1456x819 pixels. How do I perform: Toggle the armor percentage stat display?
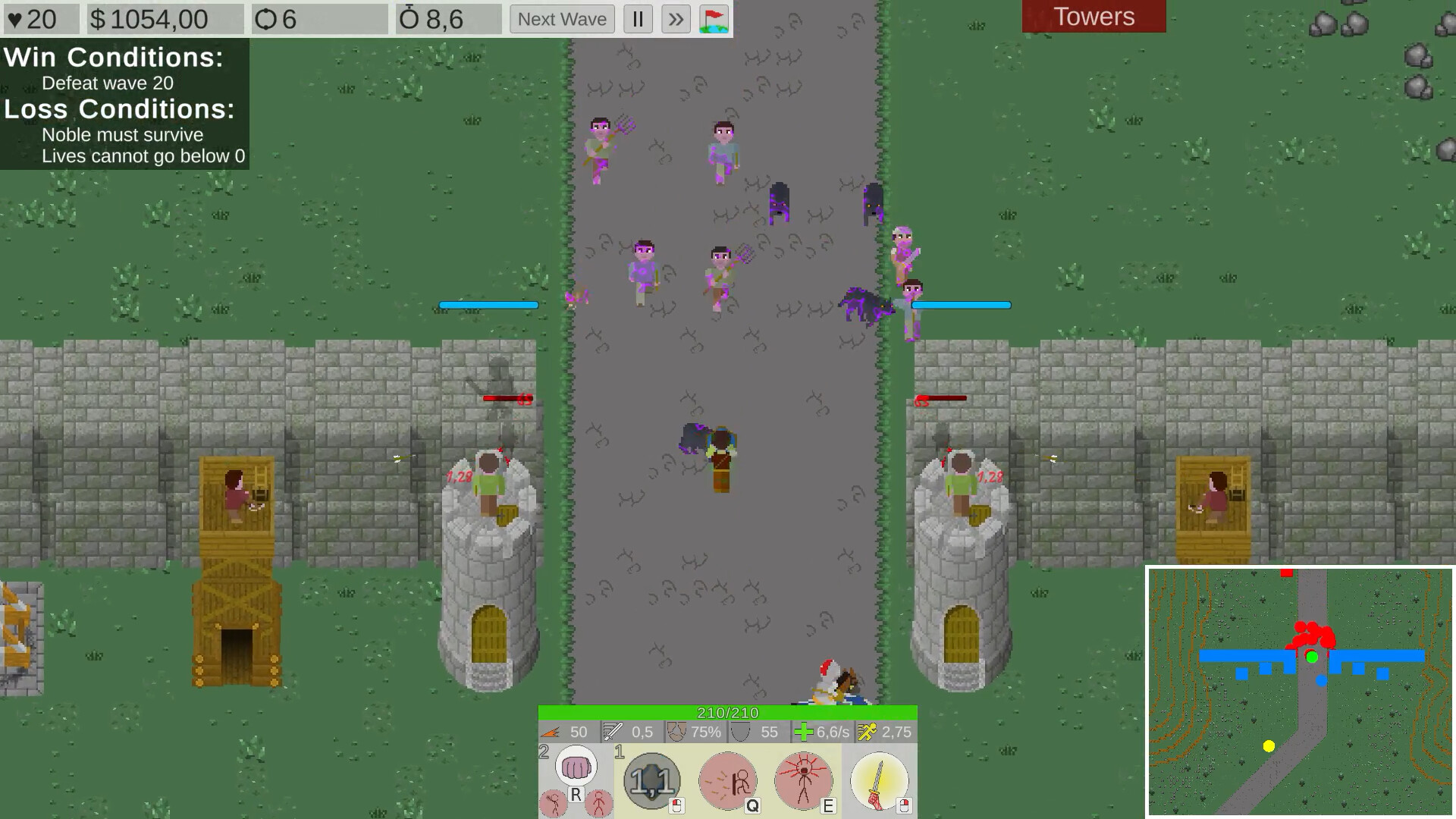pyautogui.click(x=675, y=733)
